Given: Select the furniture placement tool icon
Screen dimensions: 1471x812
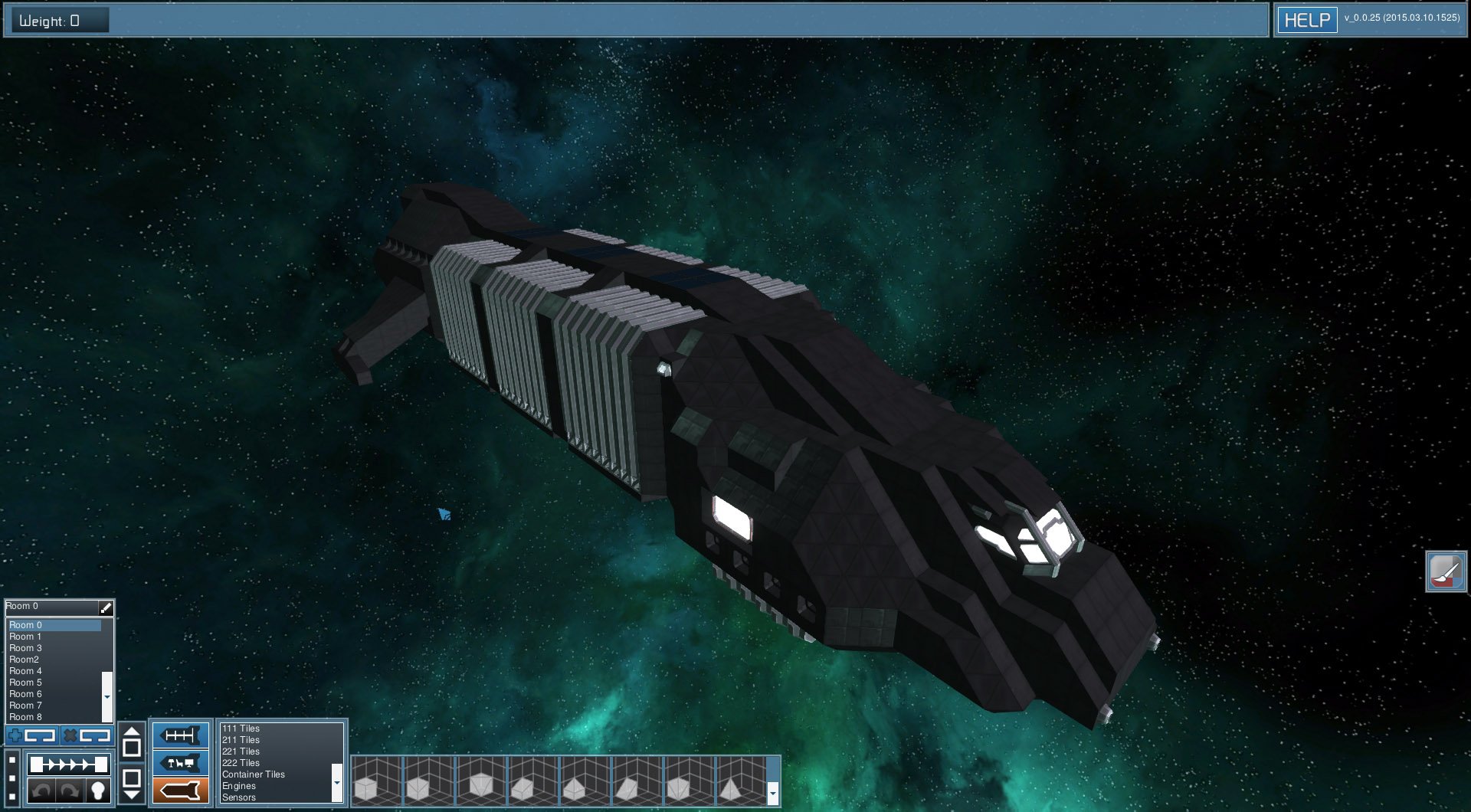Looking at the screenshot, I should point(181,763).
